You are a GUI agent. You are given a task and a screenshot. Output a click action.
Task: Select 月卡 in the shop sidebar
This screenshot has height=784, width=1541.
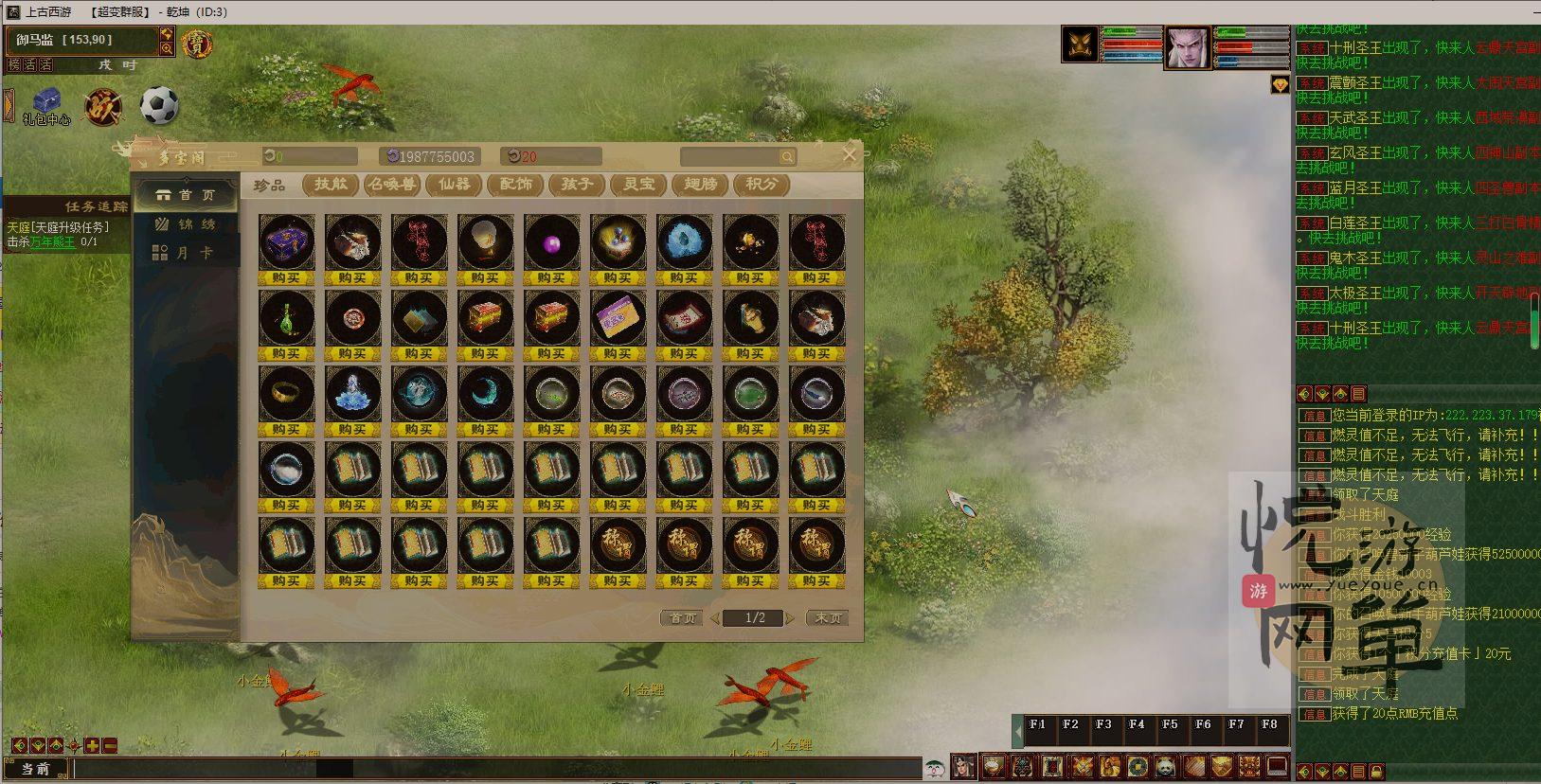tap(186, 253)
